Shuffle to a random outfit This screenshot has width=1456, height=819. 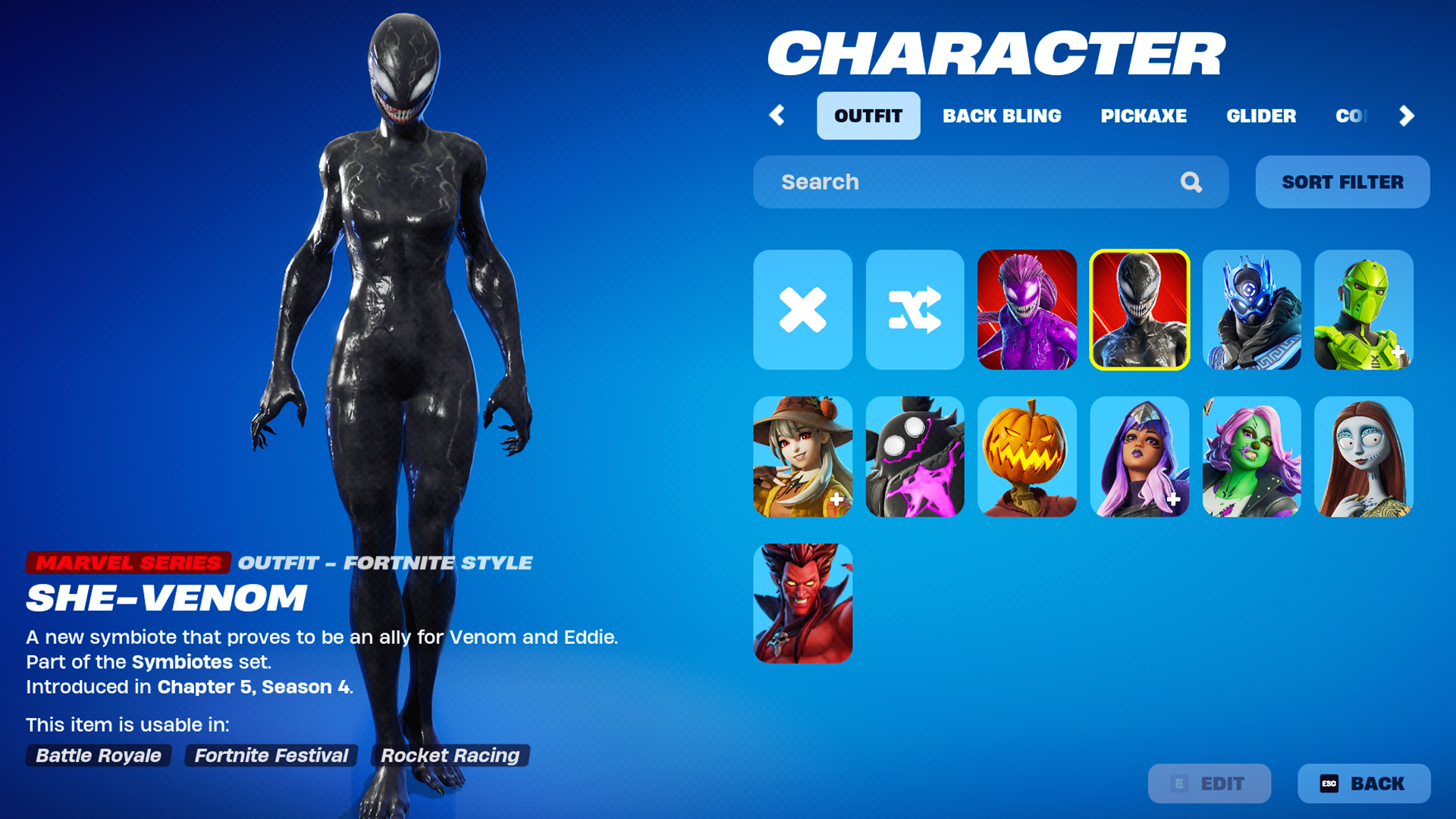(x=915, y=309)
